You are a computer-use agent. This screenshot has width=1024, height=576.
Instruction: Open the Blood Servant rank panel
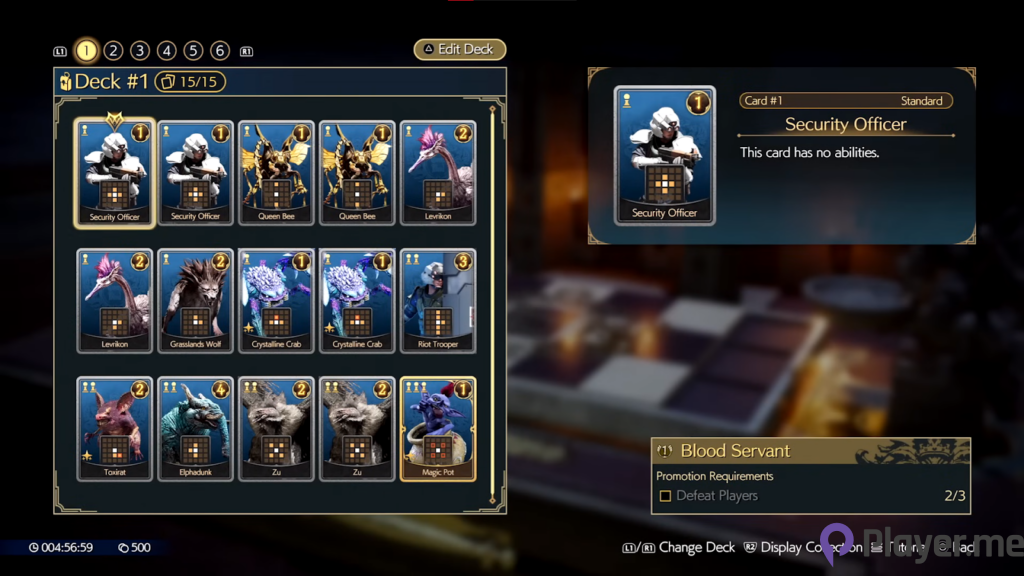(x=810, y=452)
